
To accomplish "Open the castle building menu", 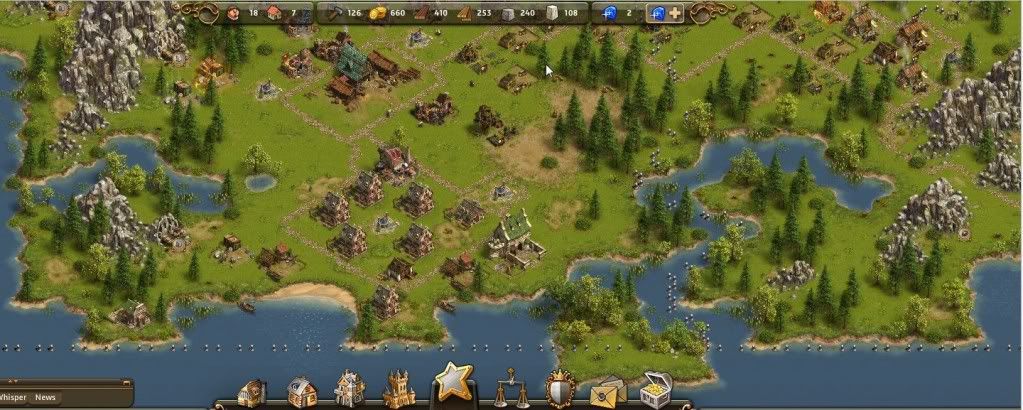I will [x=399, y=390].
